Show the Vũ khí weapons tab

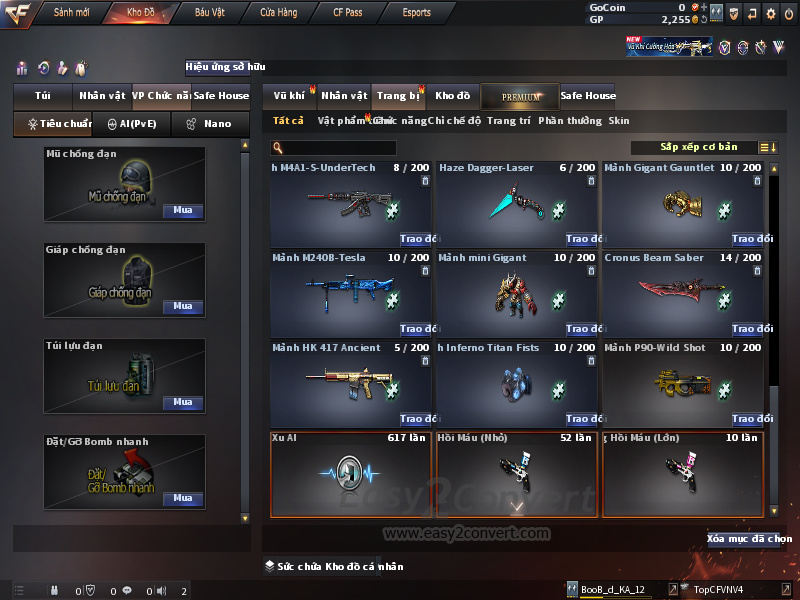click(x=289, y=96)
